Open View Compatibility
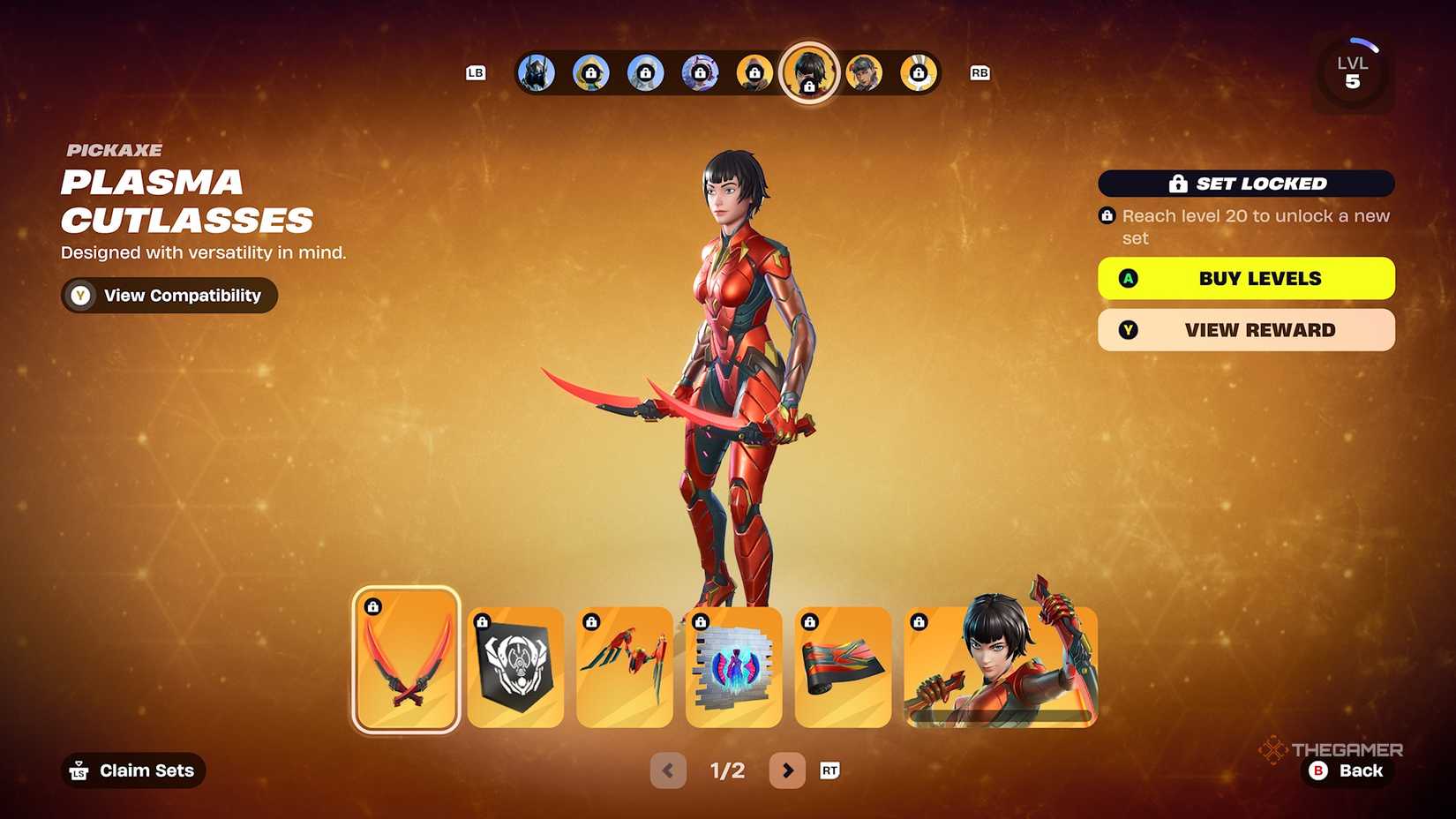 [169, 295]
